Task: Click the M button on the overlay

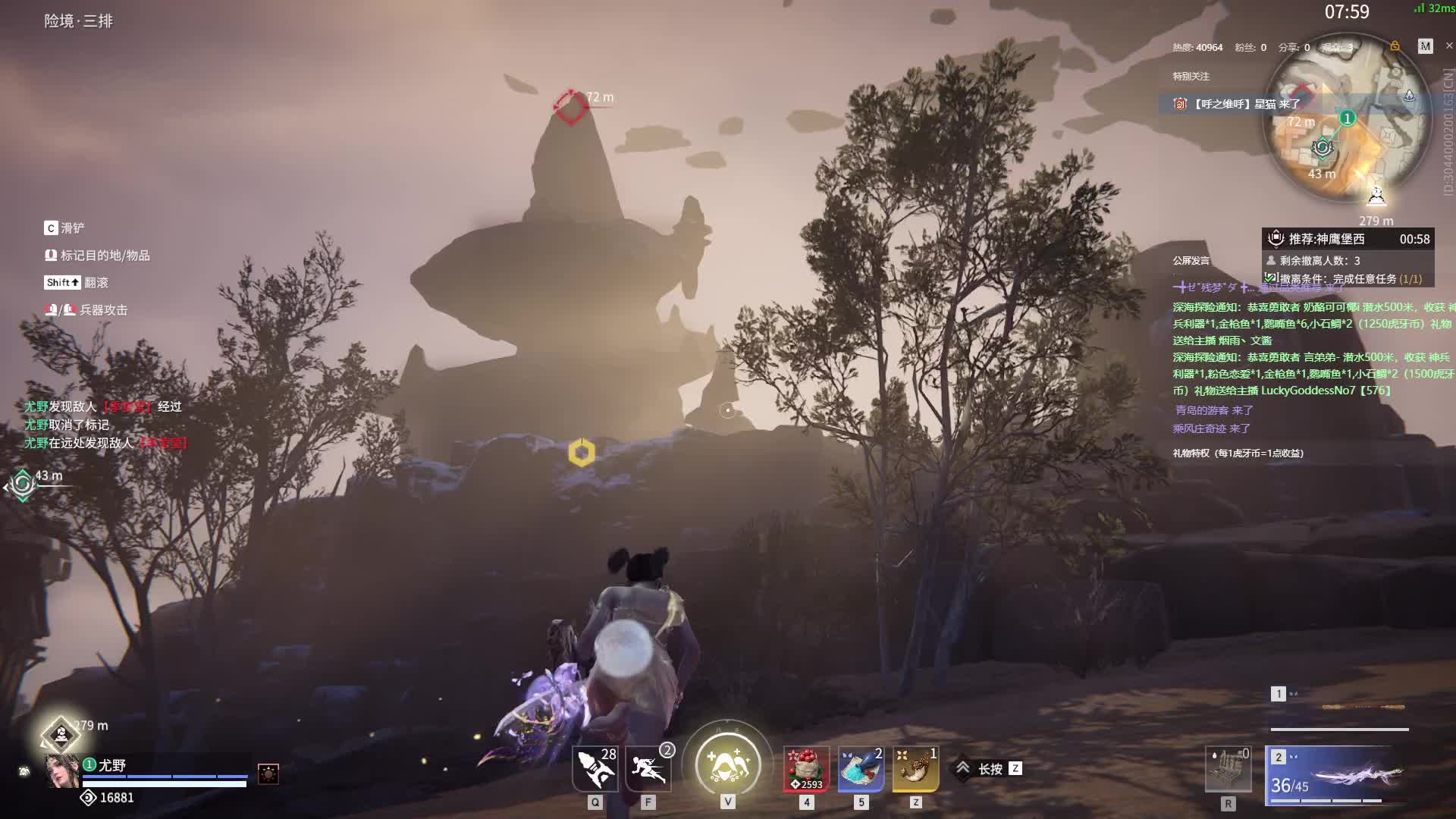Action: [1426, 46]
